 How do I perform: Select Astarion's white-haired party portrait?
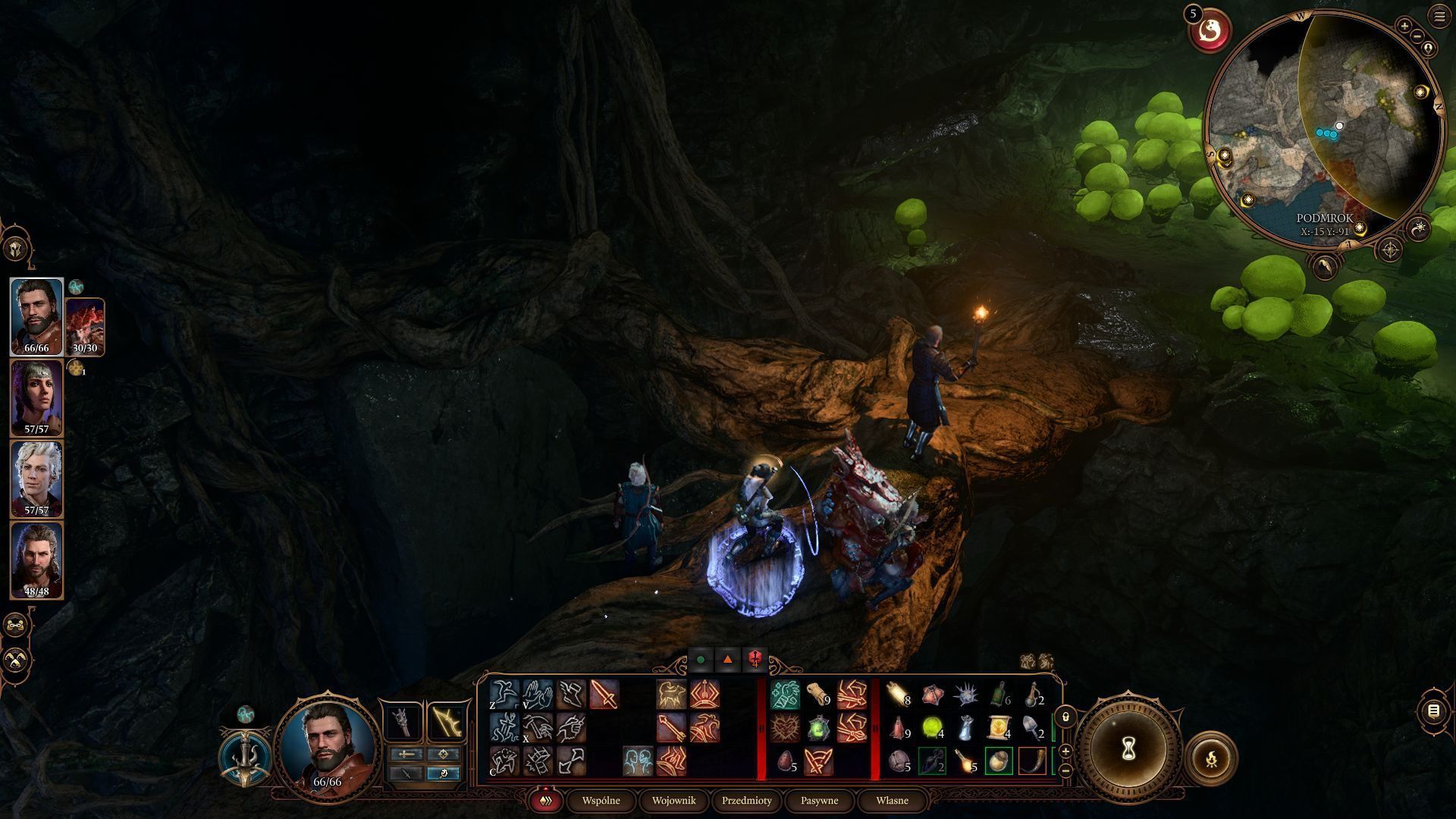pos(36,479)
